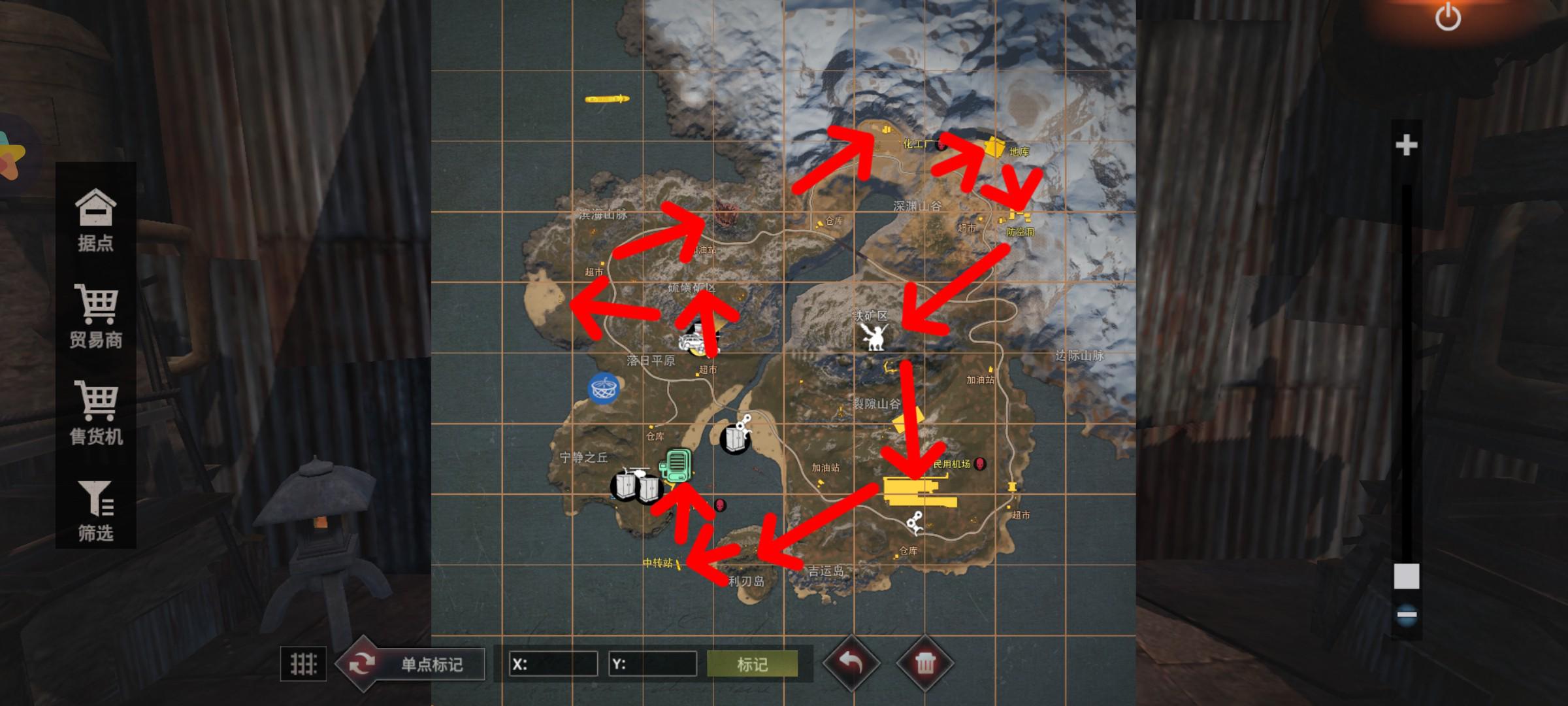This screenshot has width=1568, height=706.
Task: Confirm with the green 标记 button
Action: tap(752, 664)
